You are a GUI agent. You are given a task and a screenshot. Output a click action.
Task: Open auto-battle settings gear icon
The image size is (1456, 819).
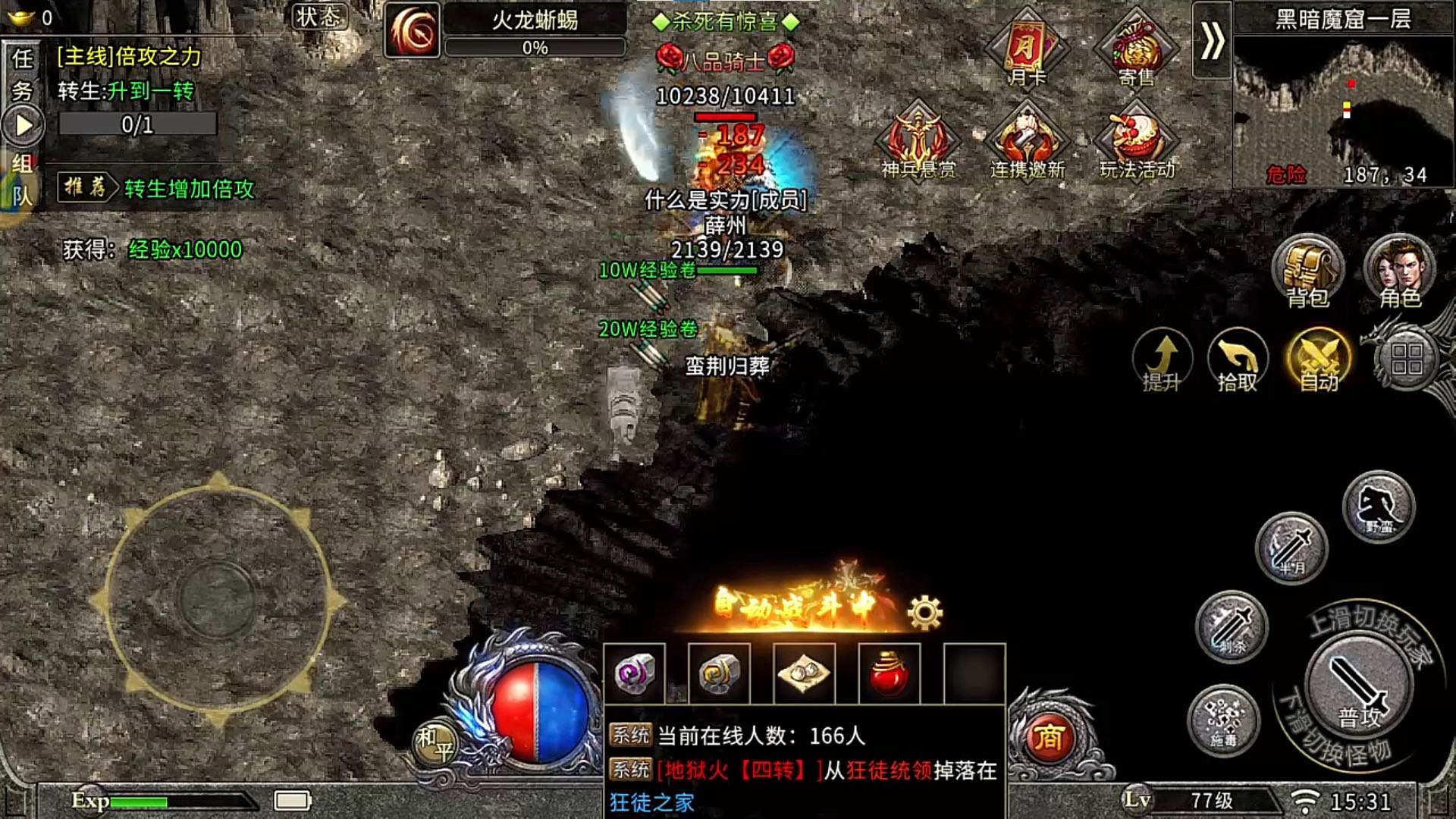coord(924,613)
